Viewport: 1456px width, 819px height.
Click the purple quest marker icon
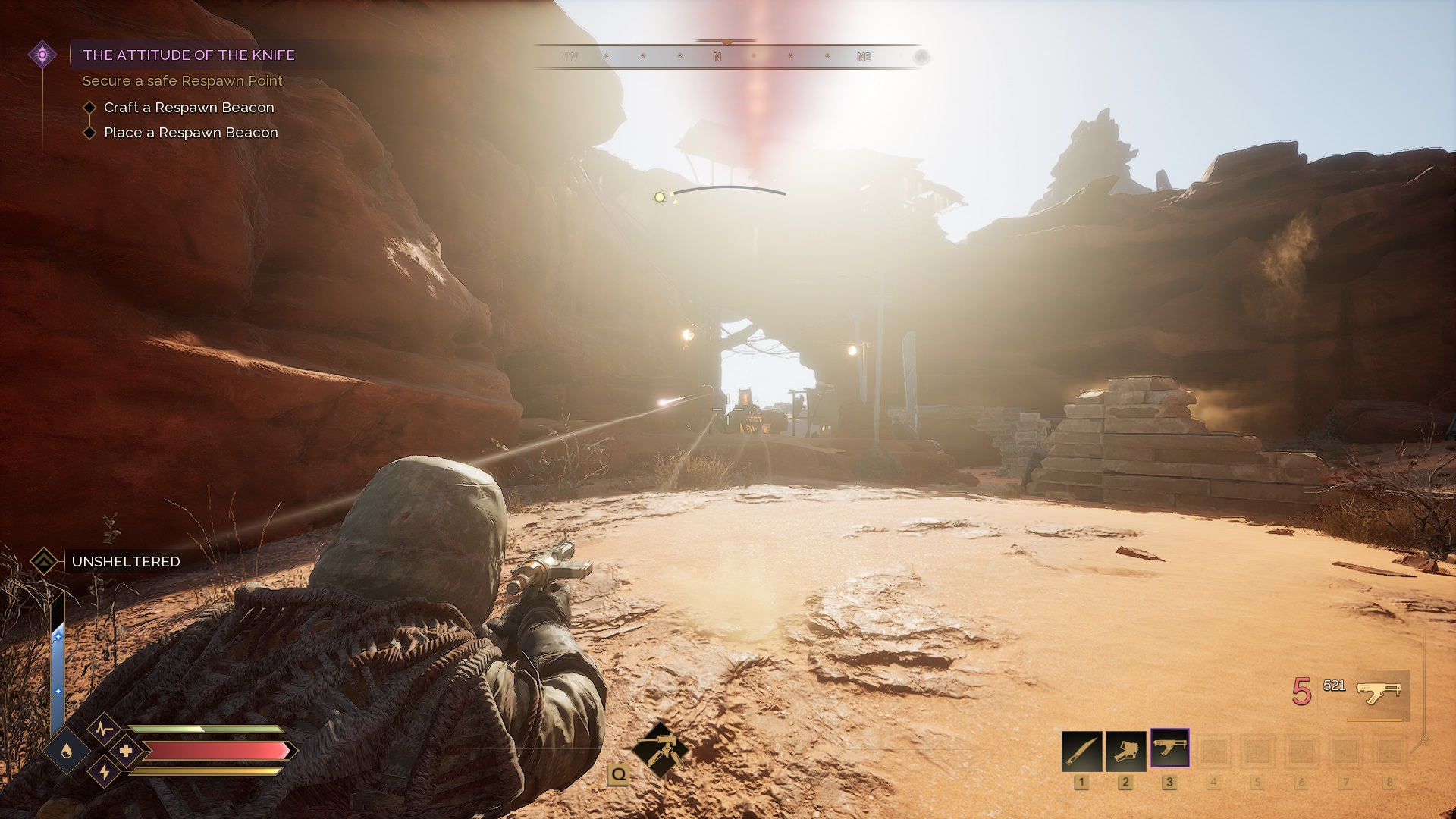pyautogui.click(x=42, y=55)
